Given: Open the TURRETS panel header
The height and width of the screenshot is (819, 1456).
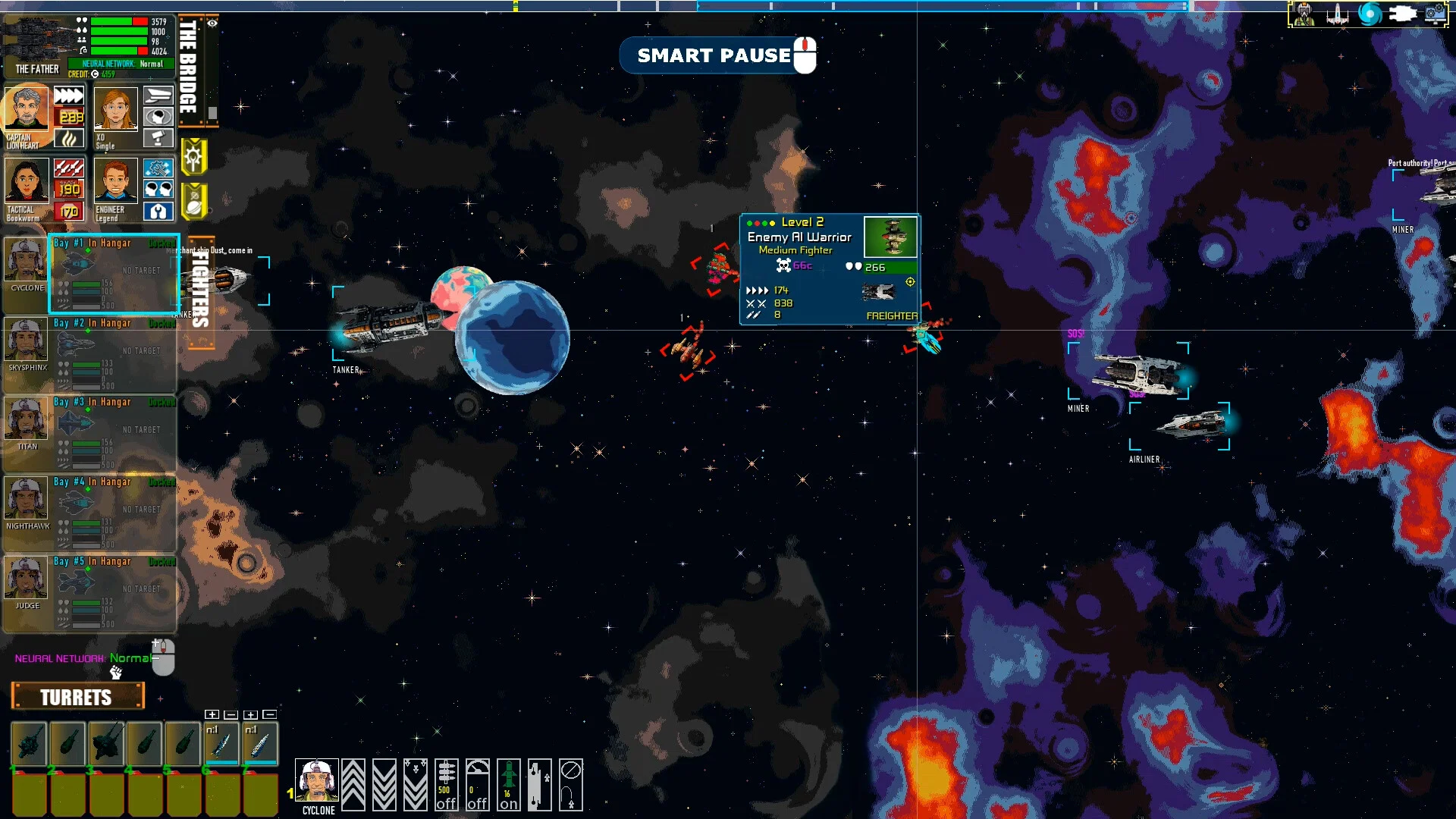Looking at the screenshot, I should pyautogui.click(x=77, y=696).
